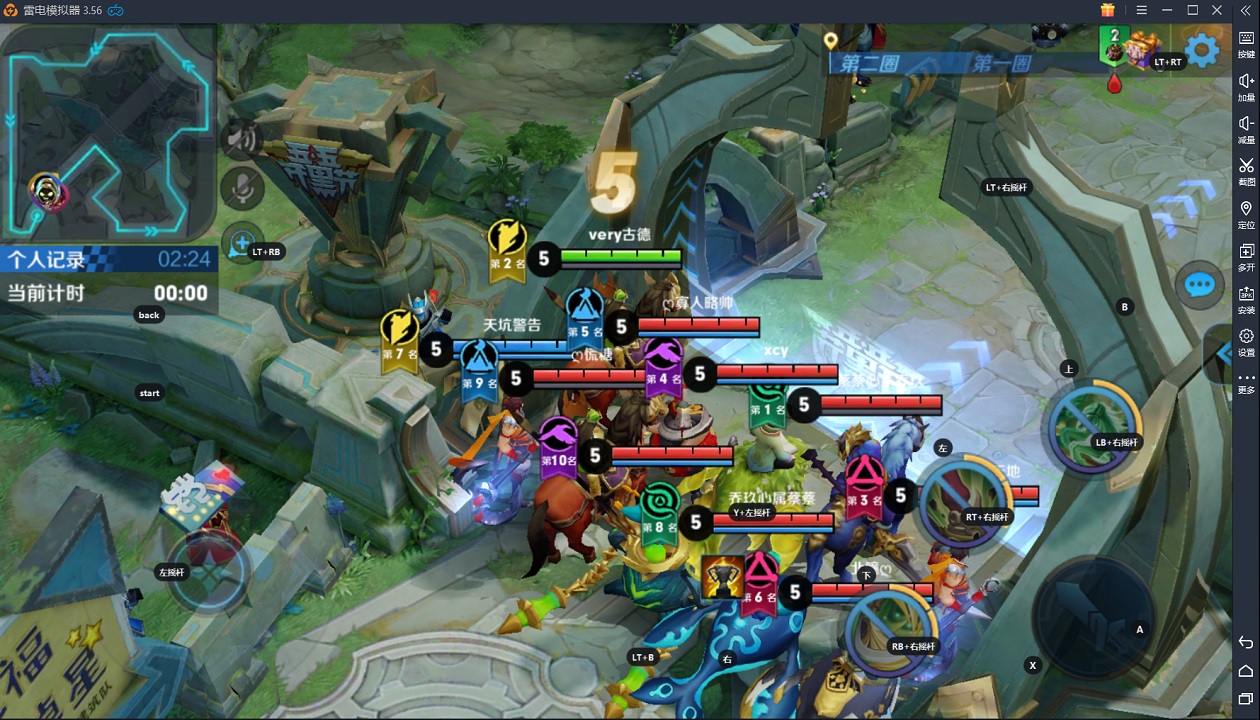Viewport: 1260px width, 720px height.
Task: Open emulator 多开 multi-instance tool
Action: (1246, 256)
